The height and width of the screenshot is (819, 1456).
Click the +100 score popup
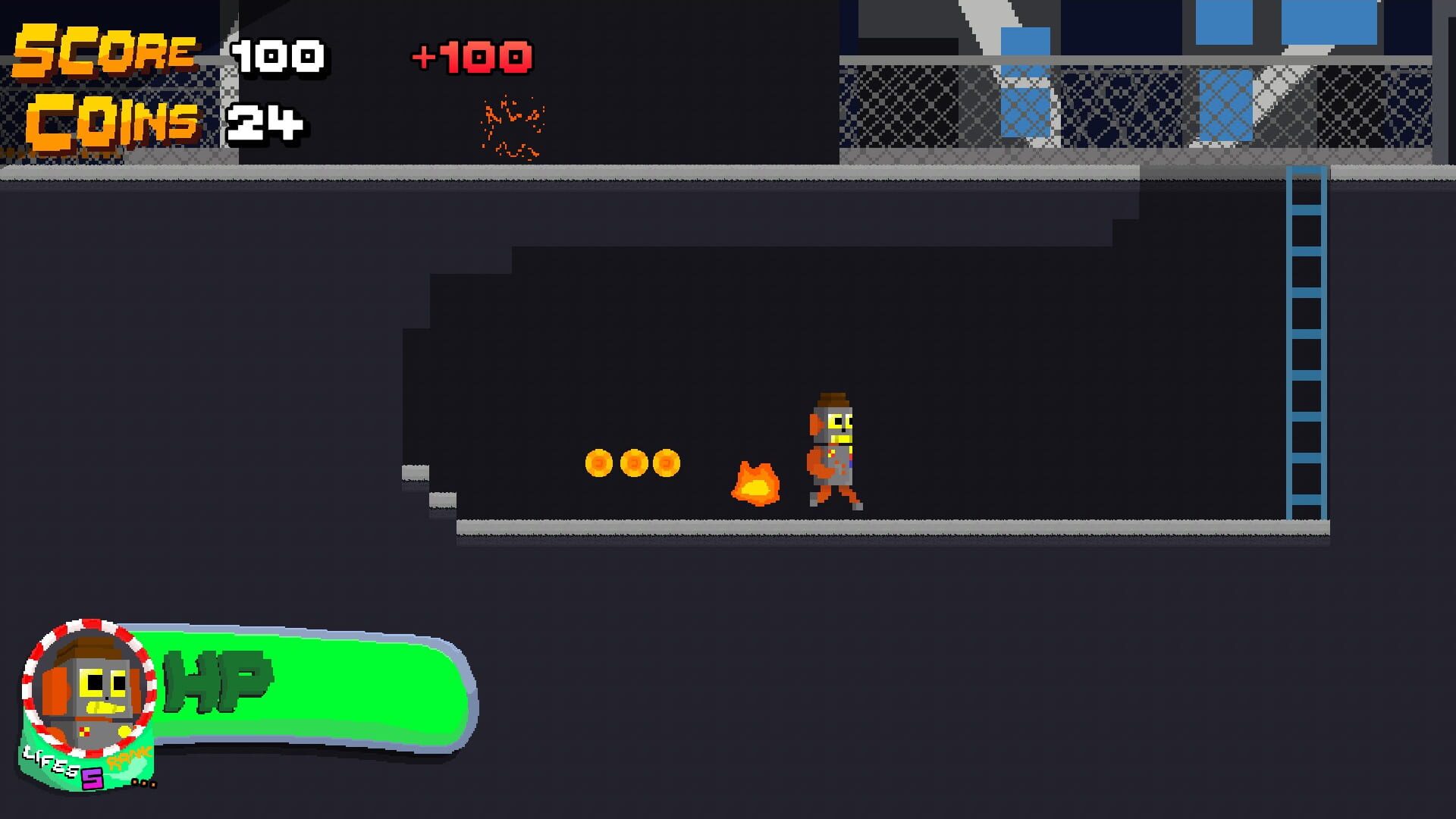[x=472, y=55]
